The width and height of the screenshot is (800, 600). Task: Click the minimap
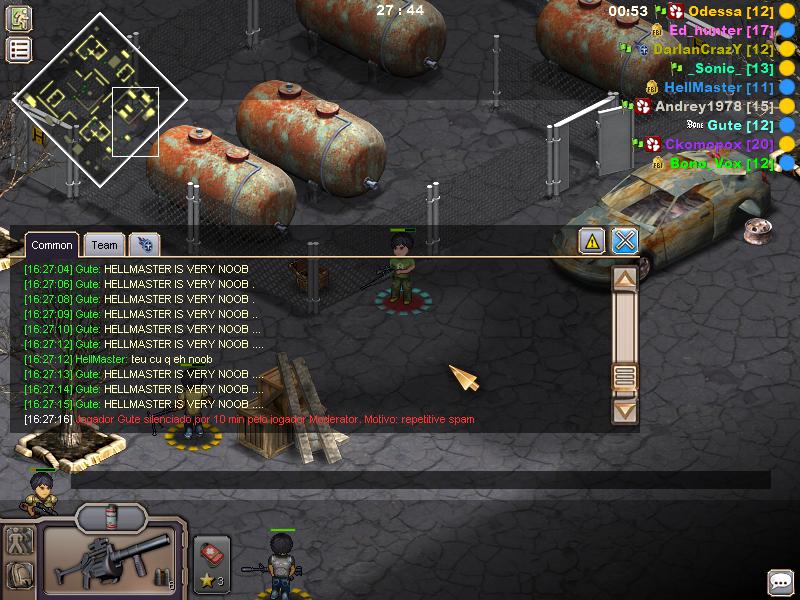coord(99,100)
